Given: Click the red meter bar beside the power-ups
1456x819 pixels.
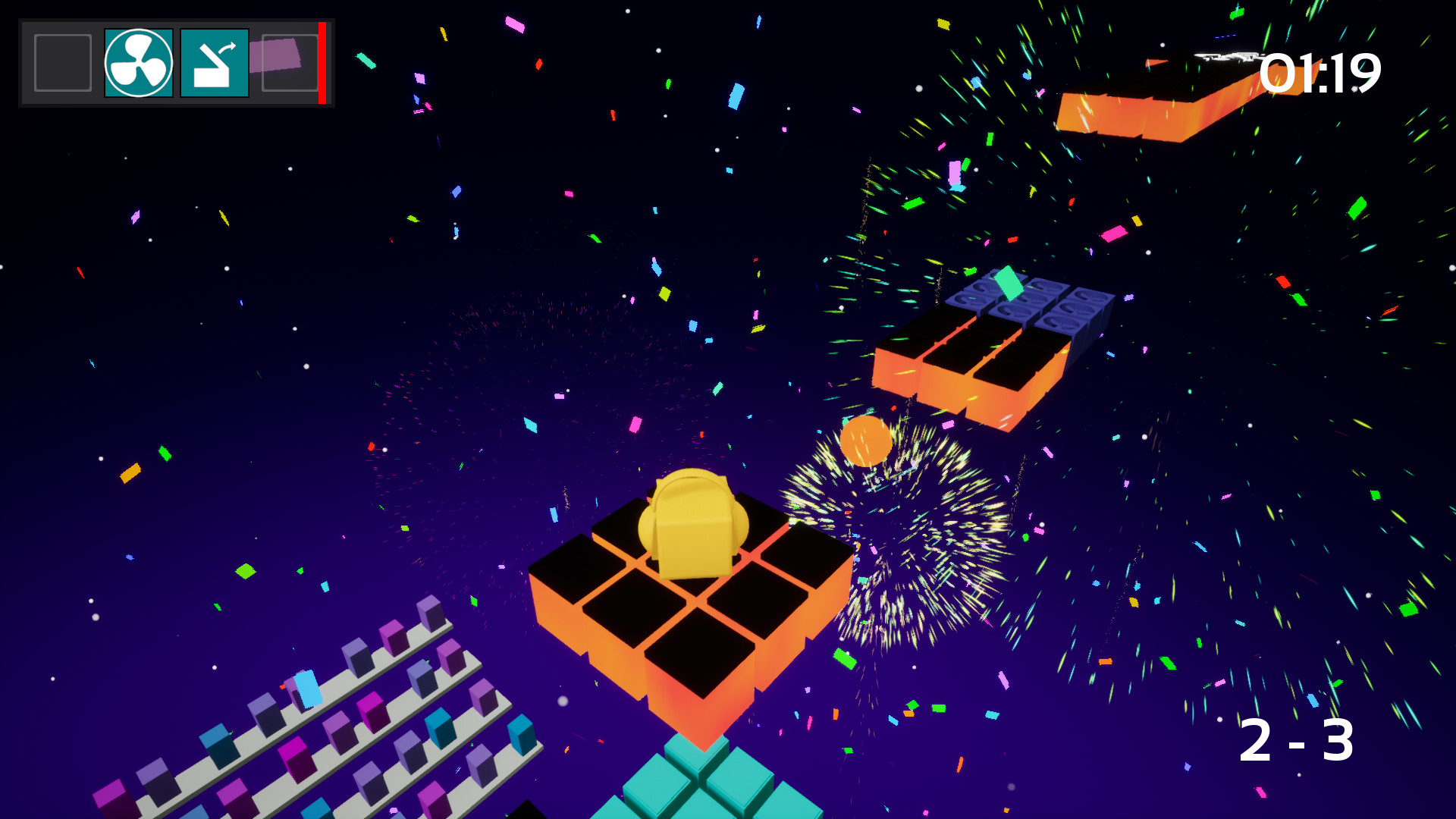Looking at the screenshot, I should coord(323,62).
